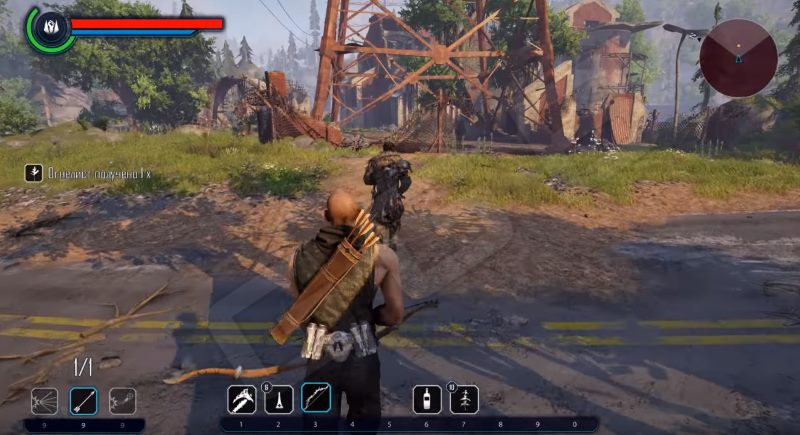Choose the highlighted single arrow ammo type
Viewport: 800px width, 435px height.
click(83, 401)
